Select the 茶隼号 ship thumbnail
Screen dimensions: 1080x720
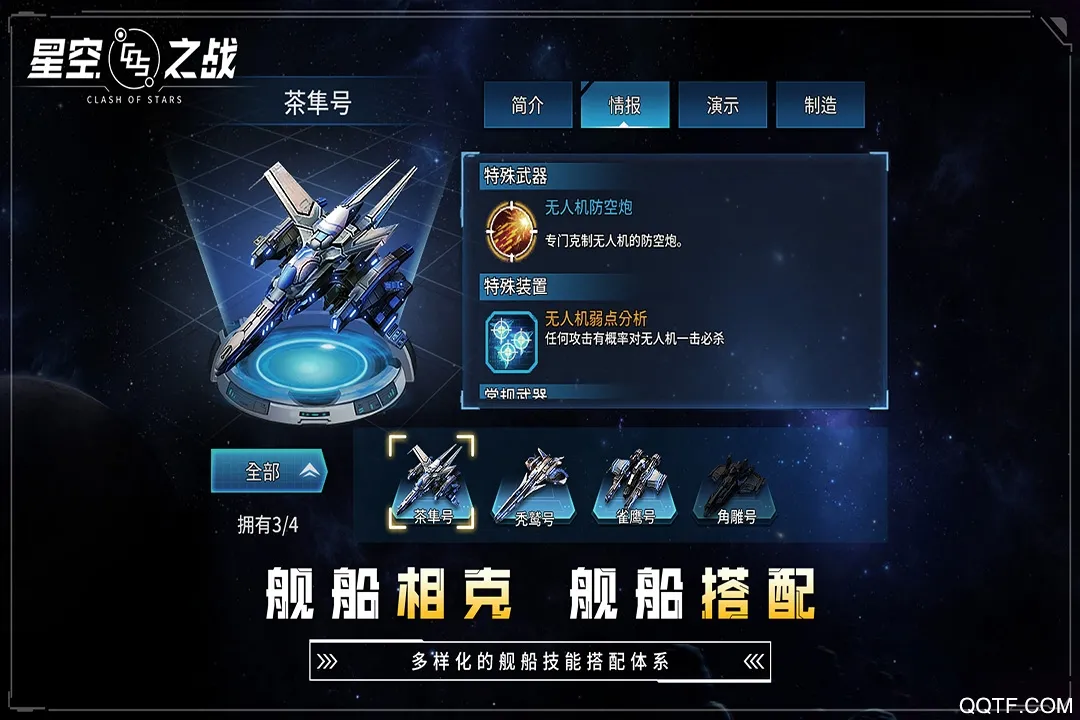click(x=432, y=483)
